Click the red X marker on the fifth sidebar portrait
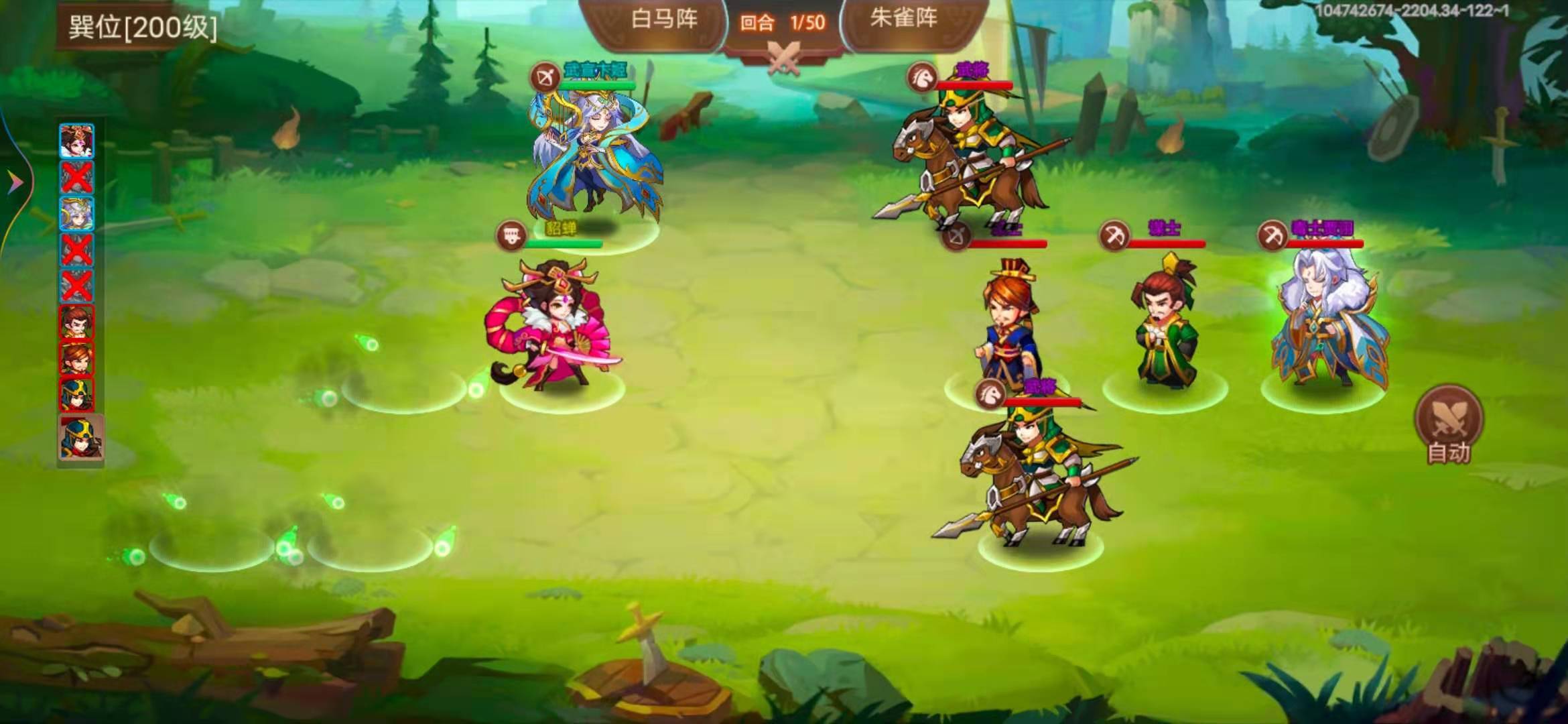Viewport: 1568px width, 724px height. tap(77, 285)
